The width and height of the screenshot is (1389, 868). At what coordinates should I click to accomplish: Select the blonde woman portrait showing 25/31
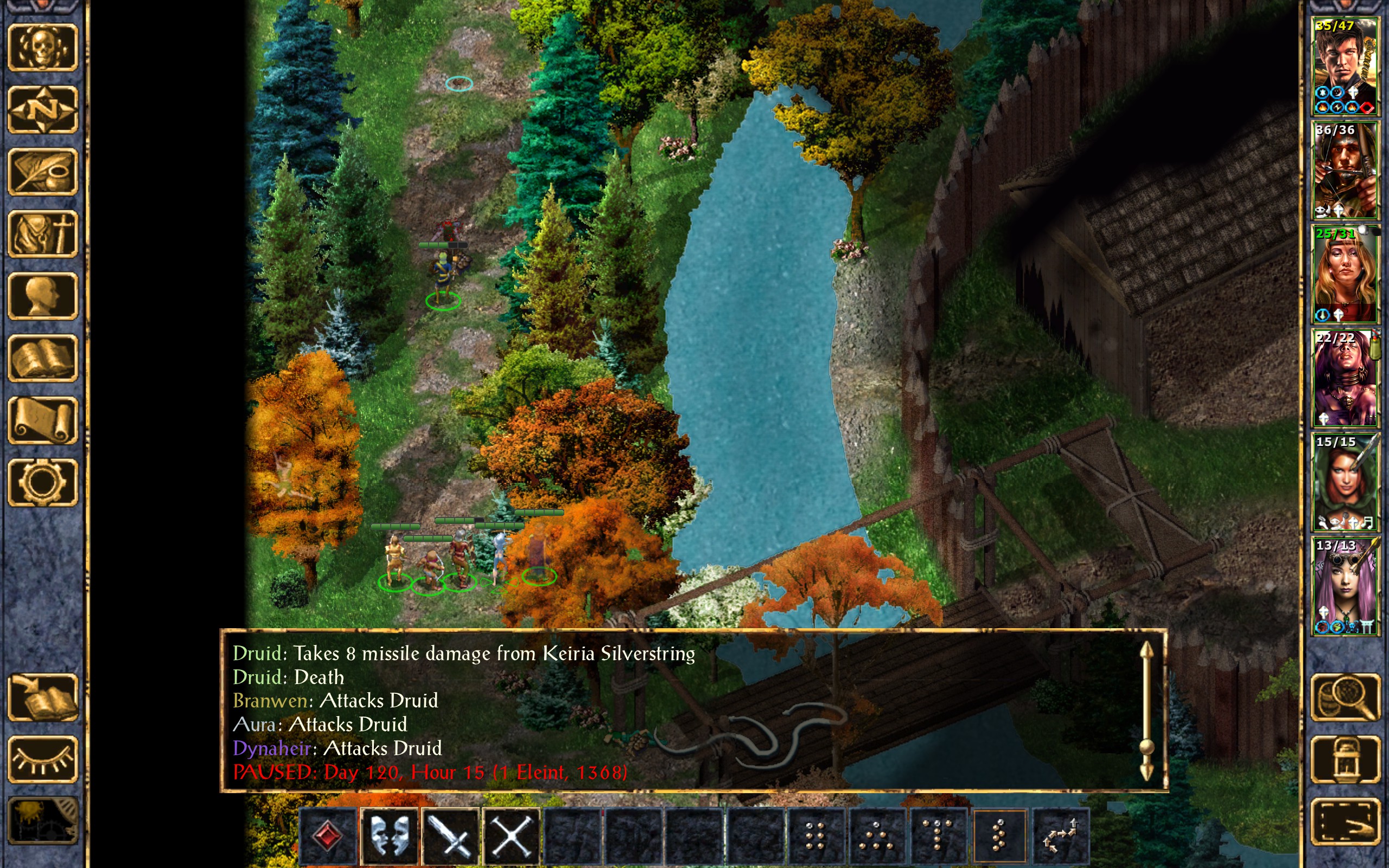pyautogui.click(x=1345, y=274)
